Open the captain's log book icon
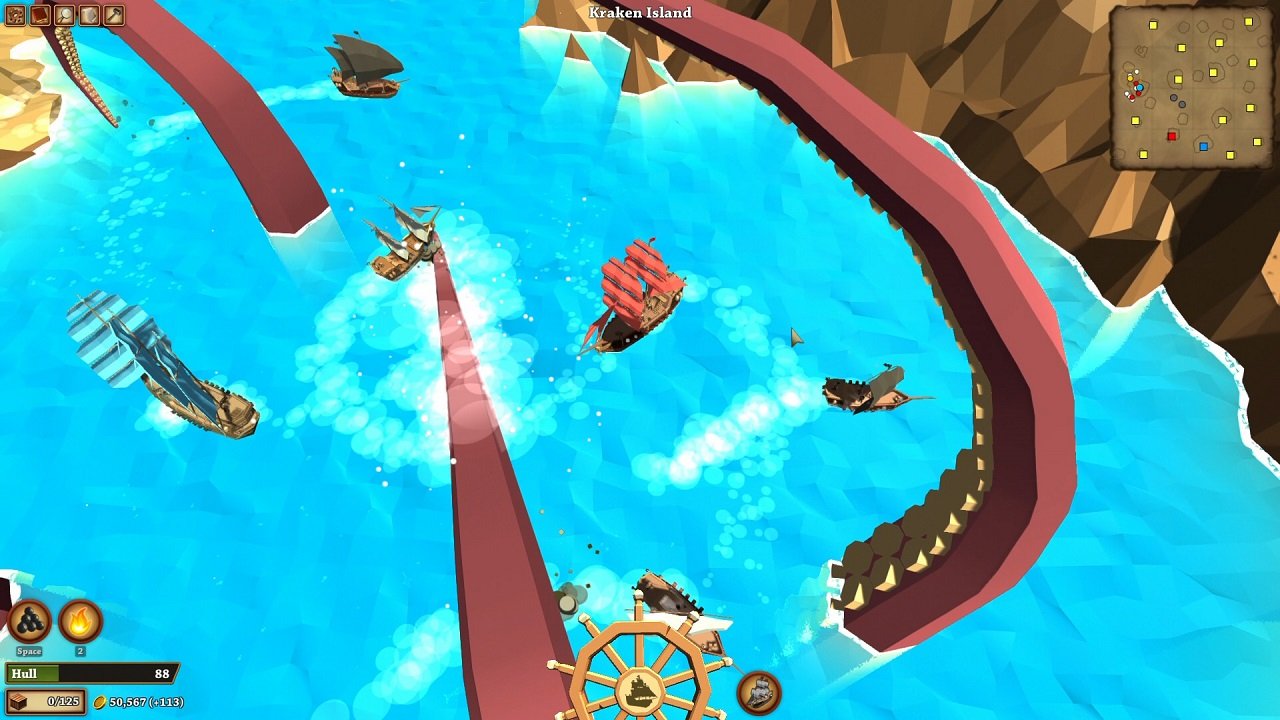The width and height of the screenshot is (1280, 720). pyautogui.click(x=40, y=15)
